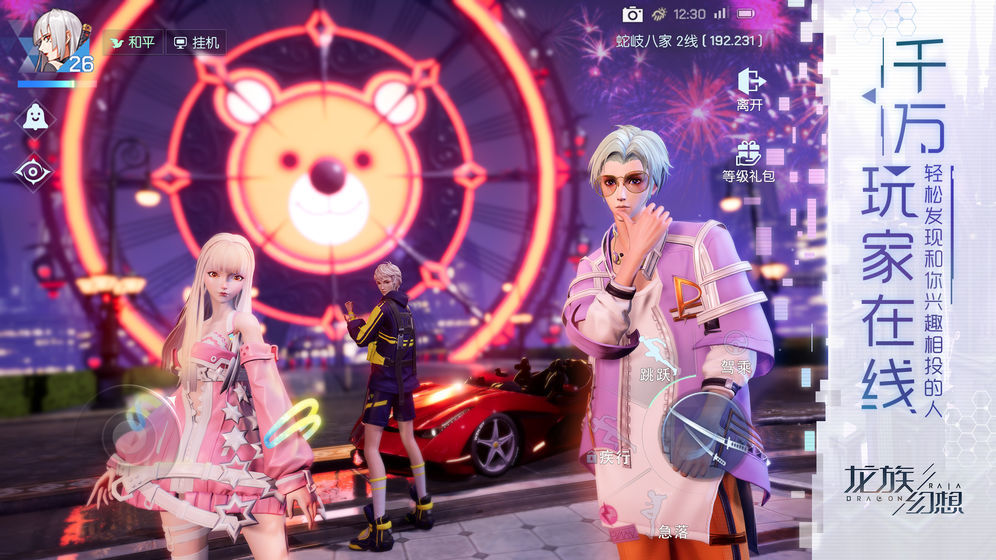The image size is (996, 560).
Task: Activate the 挂机 auto-play button
Action: (196, 43)
